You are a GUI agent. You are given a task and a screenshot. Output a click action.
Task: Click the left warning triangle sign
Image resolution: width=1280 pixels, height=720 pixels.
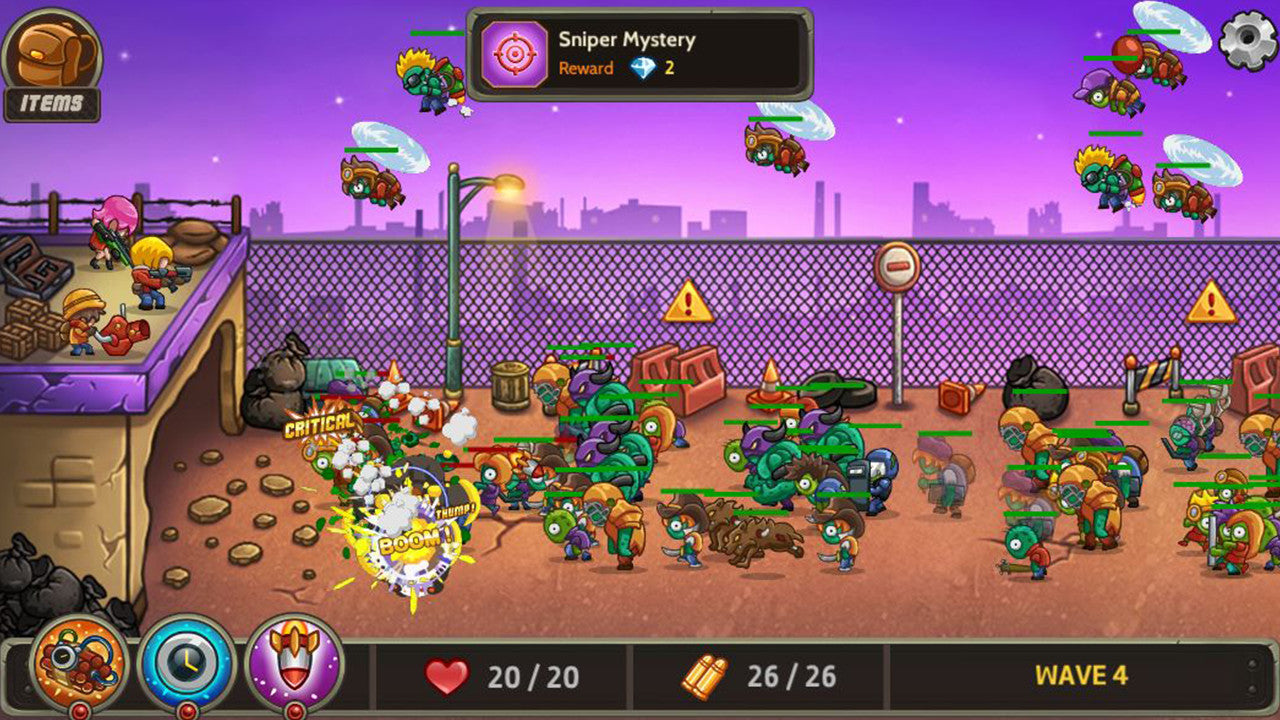click(x=686, y=300)
